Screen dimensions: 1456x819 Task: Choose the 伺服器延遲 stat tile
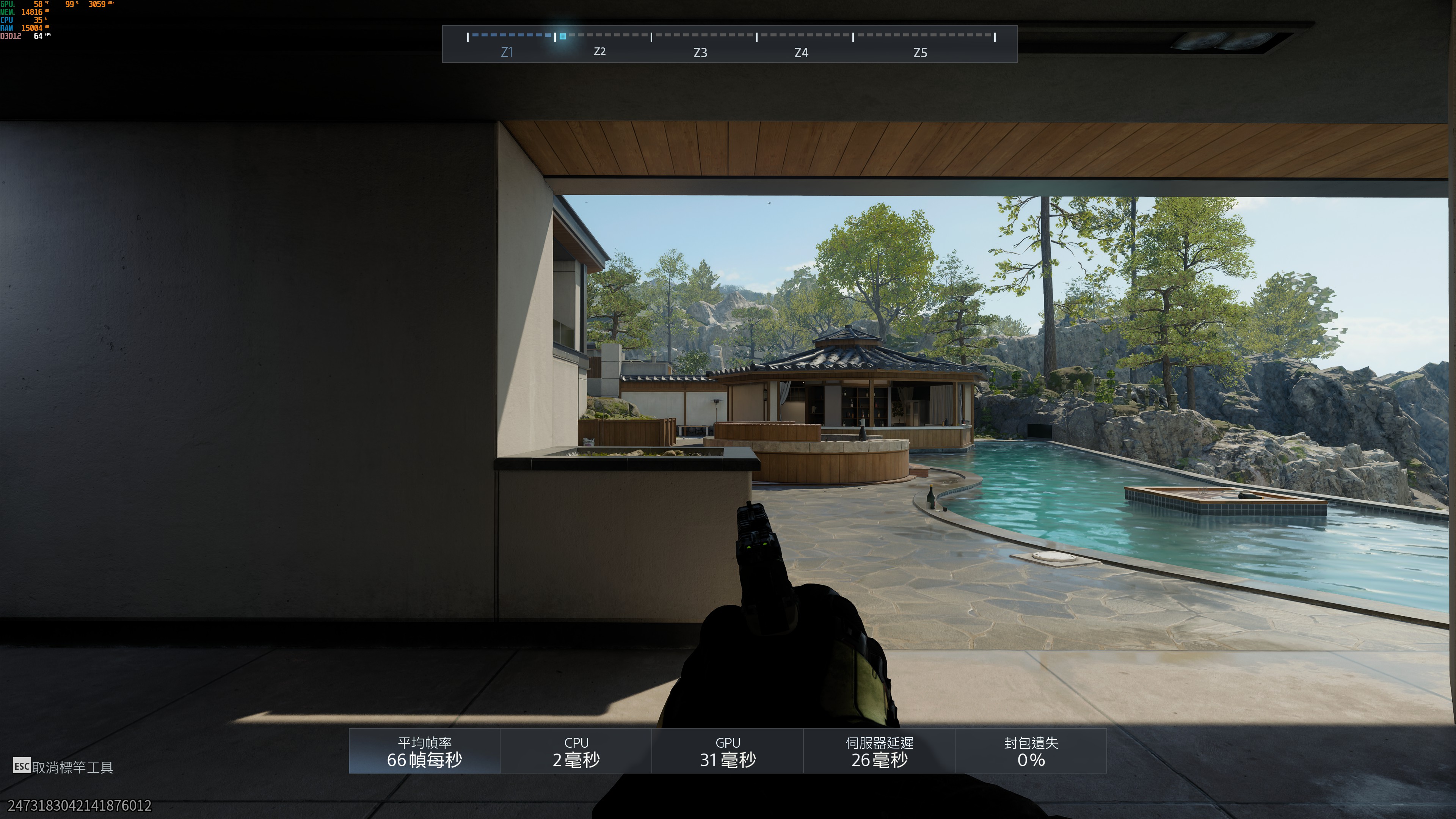point(879,751)
